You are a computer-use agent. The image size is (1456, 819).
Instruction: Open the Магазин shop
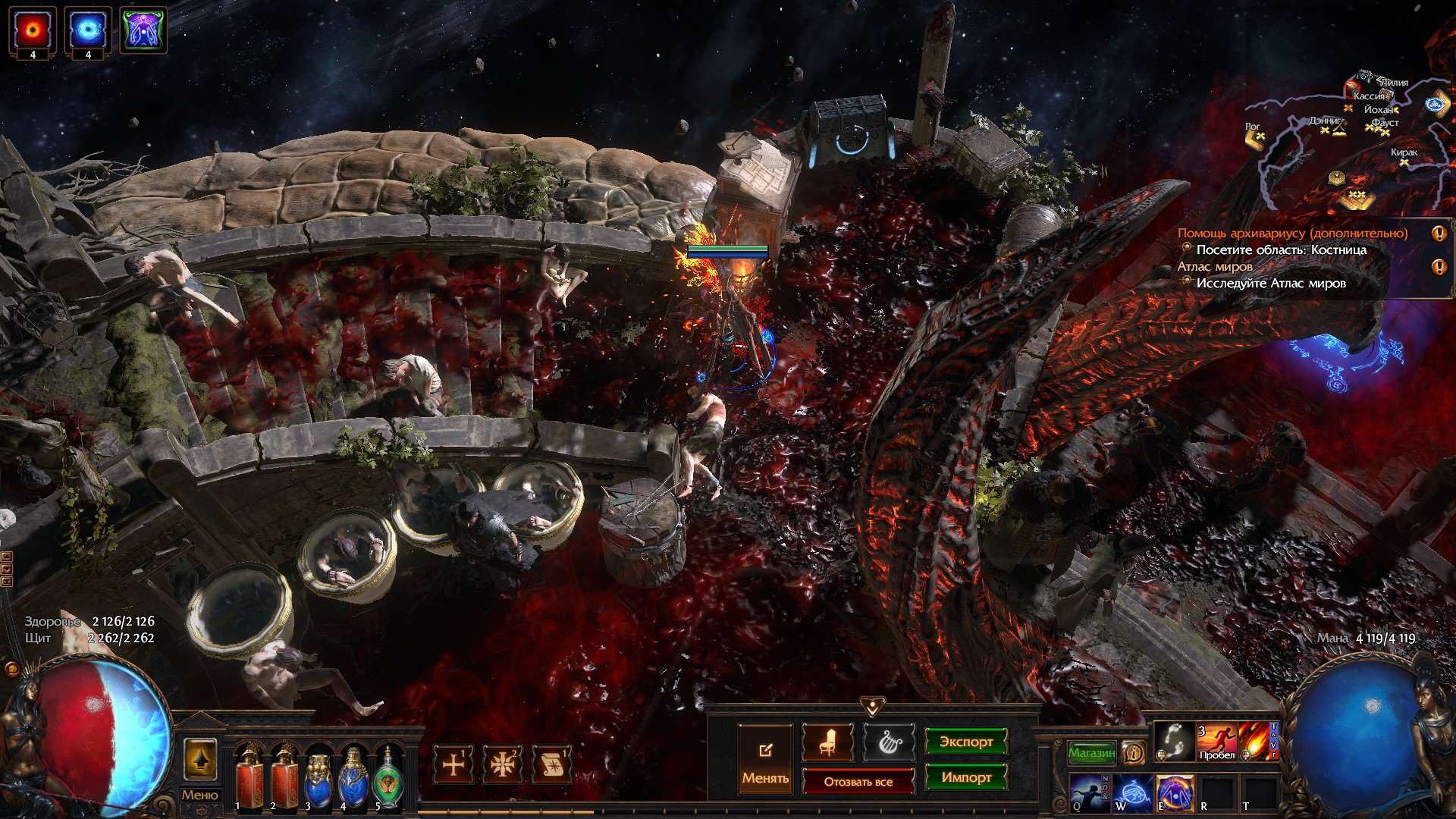[x=1091, y=752]
